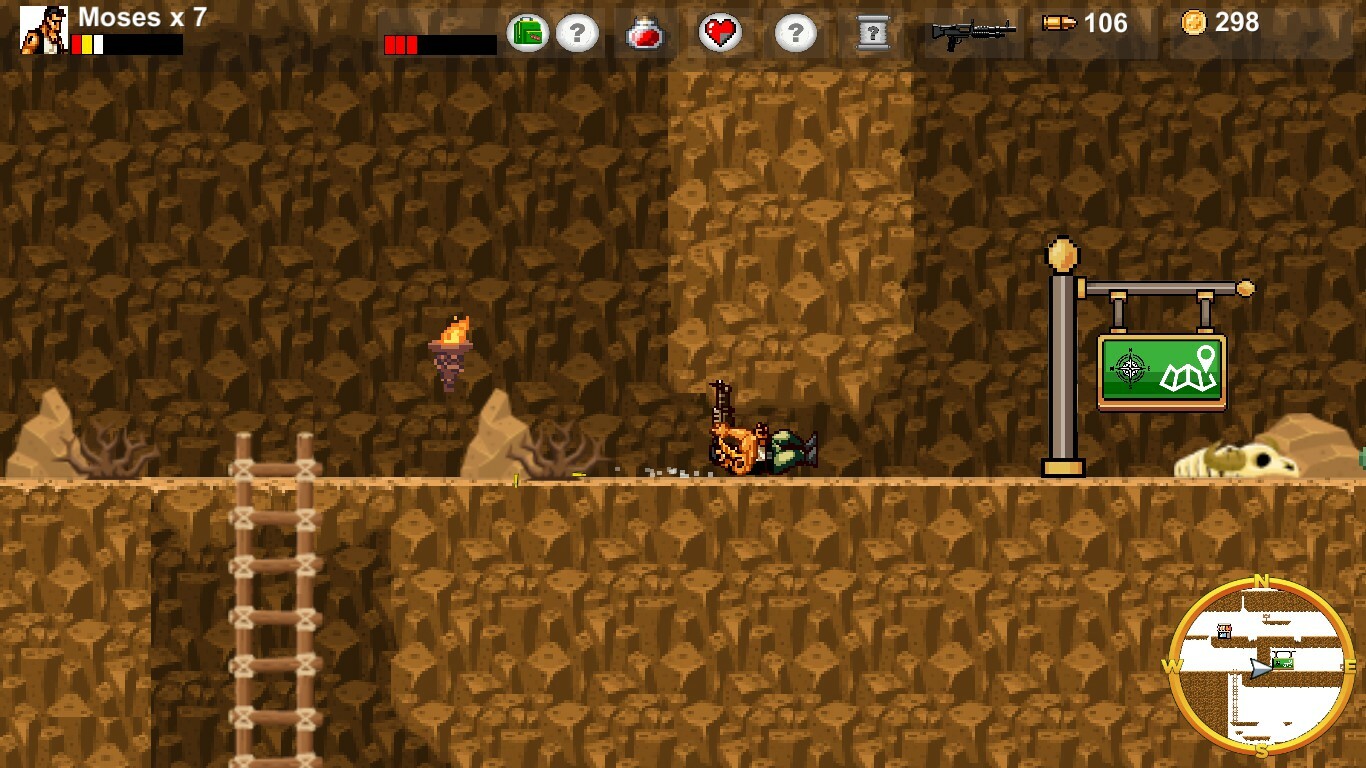This screenshot has height=768, width=1366.
Task: Click the Moses x 7 lives label
Action: click(138, 17)
